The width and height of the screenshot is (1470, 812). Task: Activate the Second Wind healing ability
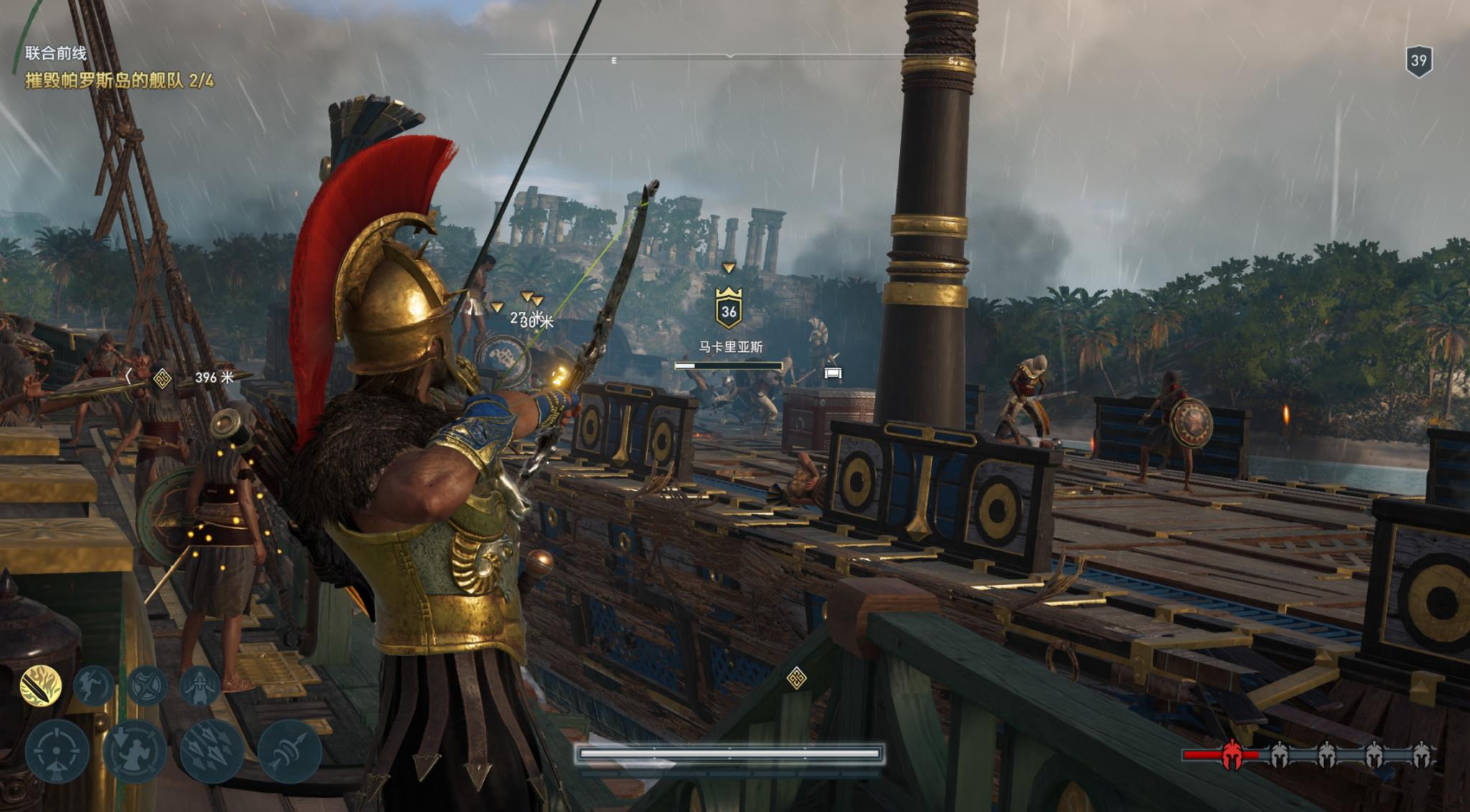tap(199, 686)
